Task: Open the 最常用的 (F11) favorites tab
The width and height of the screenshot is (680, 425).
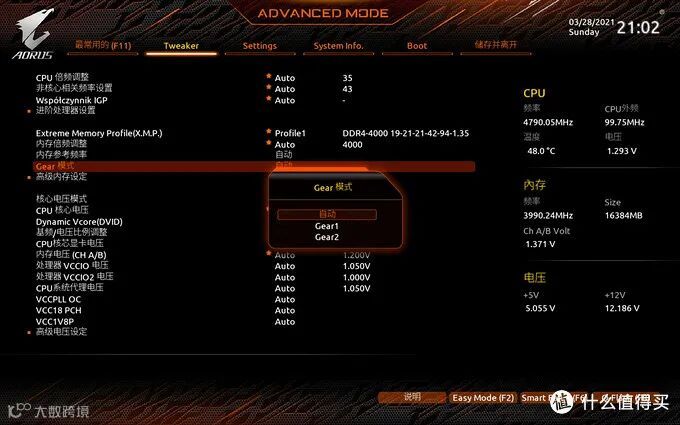Action: [103, 46]
